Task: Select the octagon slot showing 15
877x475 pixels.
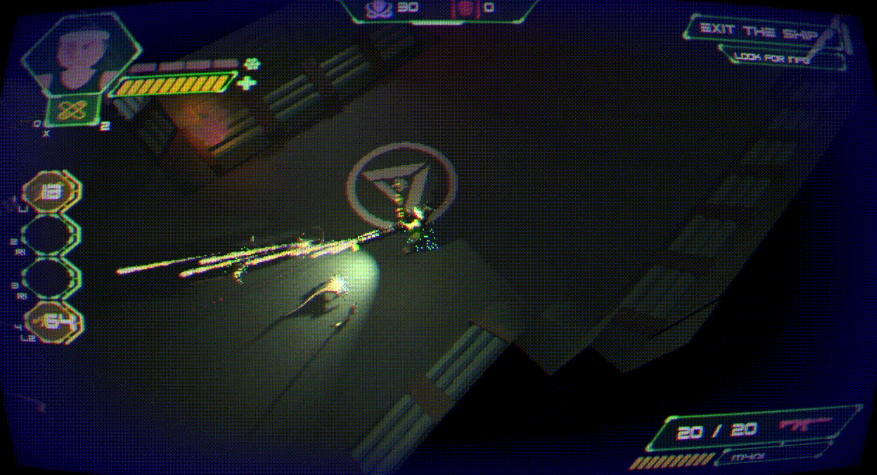Action: (x=52, y=192)
